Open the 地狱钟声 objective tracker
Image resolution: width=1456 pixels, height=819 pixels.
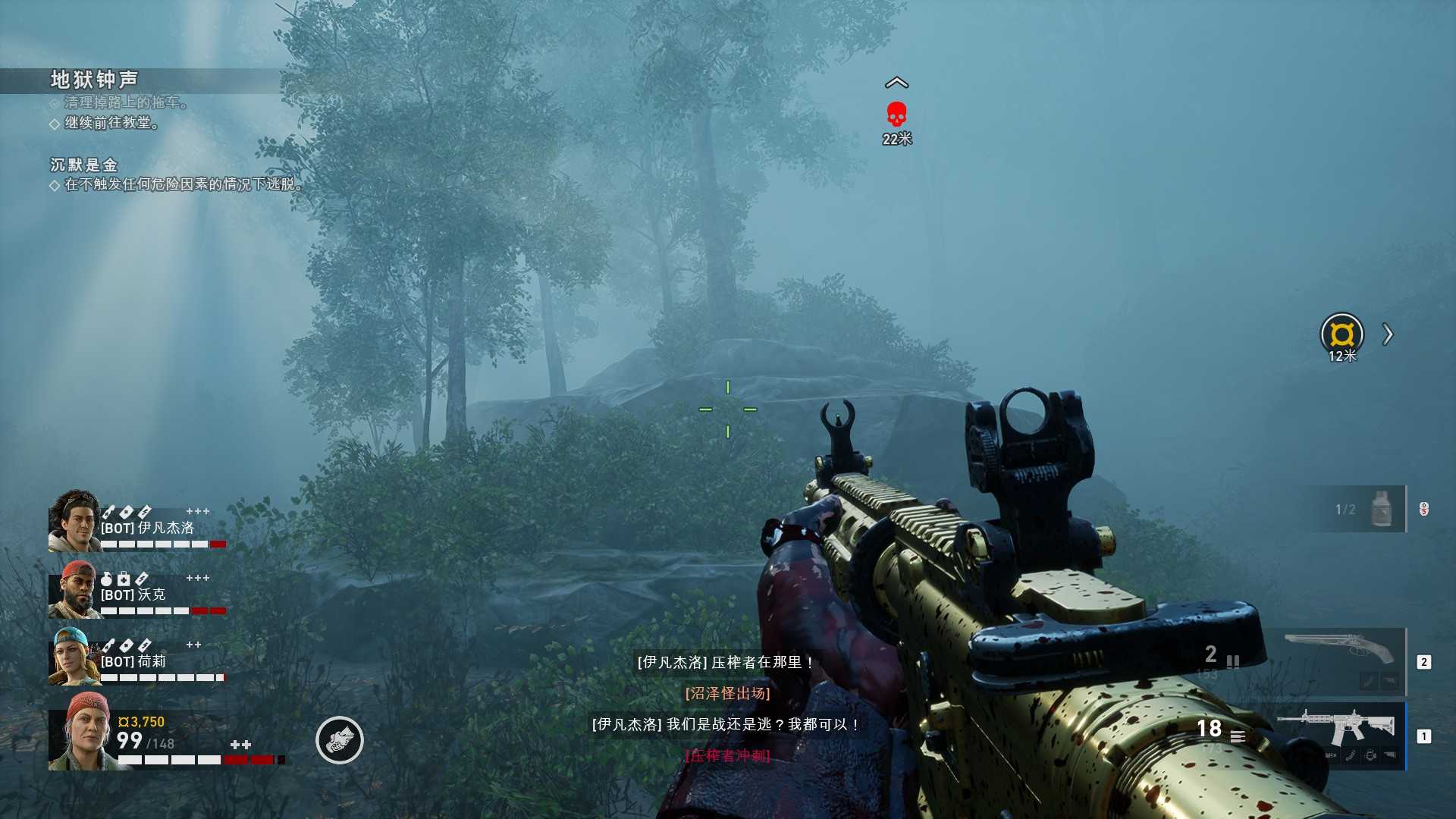(94, 80)
